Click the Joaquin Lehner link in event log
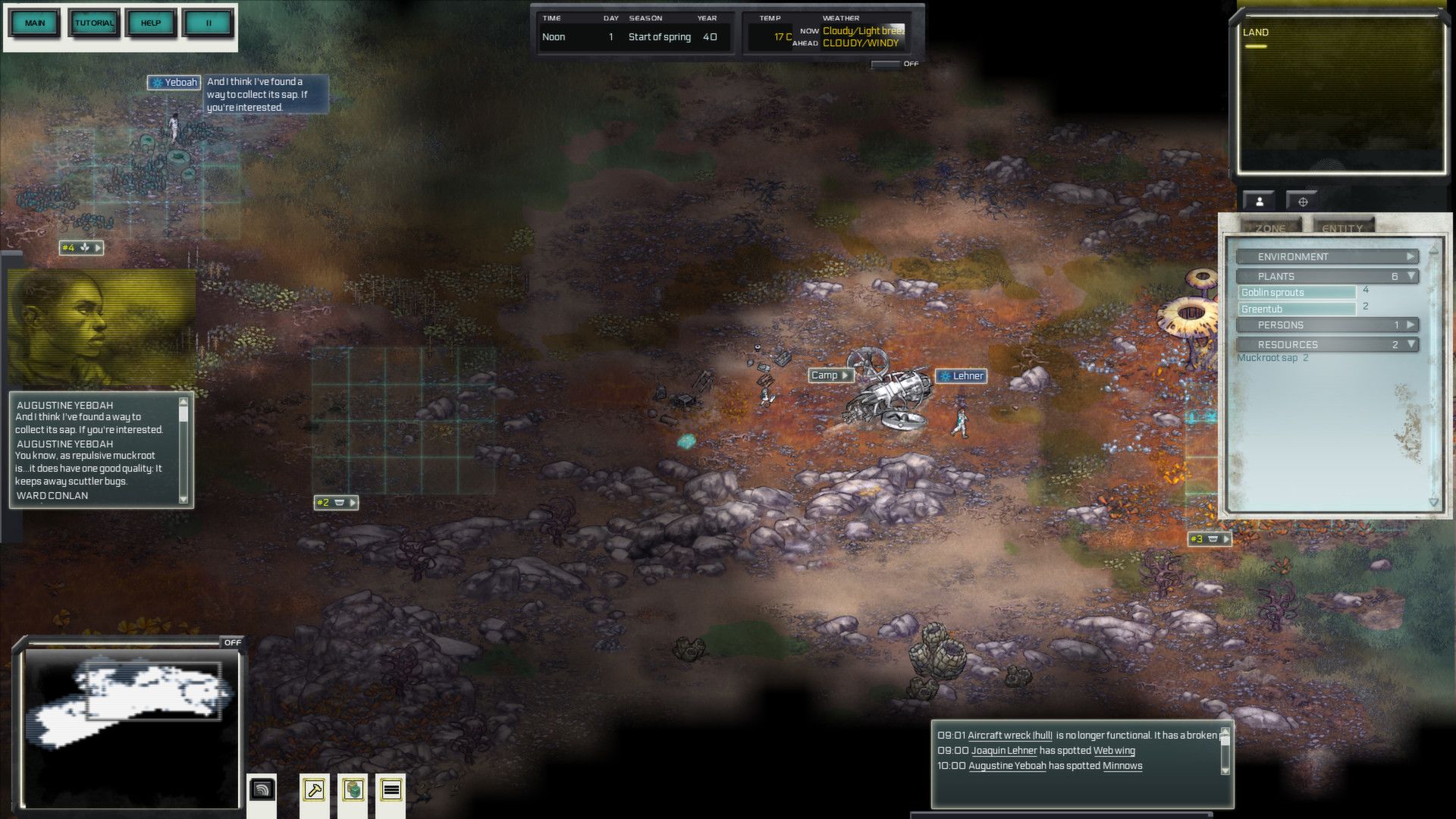The image size is (1456, 819). 1003,751
